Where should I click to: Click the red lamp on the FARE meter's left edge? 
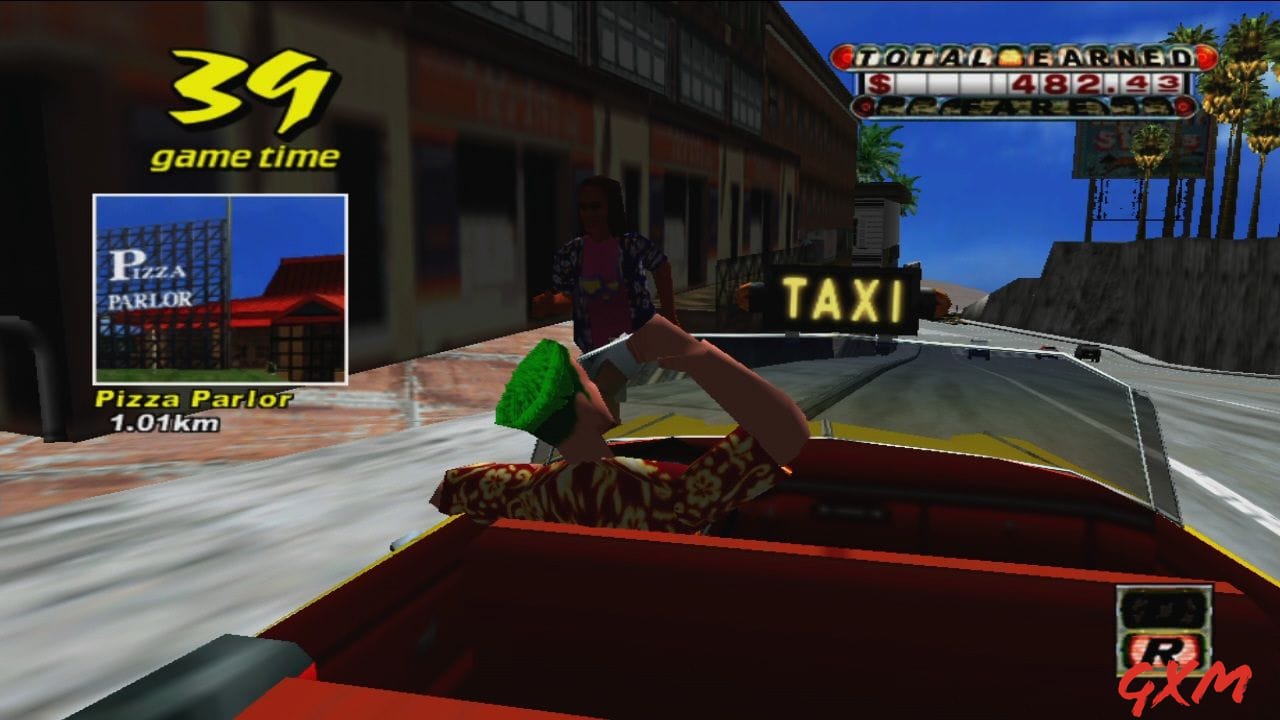point(864,105)
